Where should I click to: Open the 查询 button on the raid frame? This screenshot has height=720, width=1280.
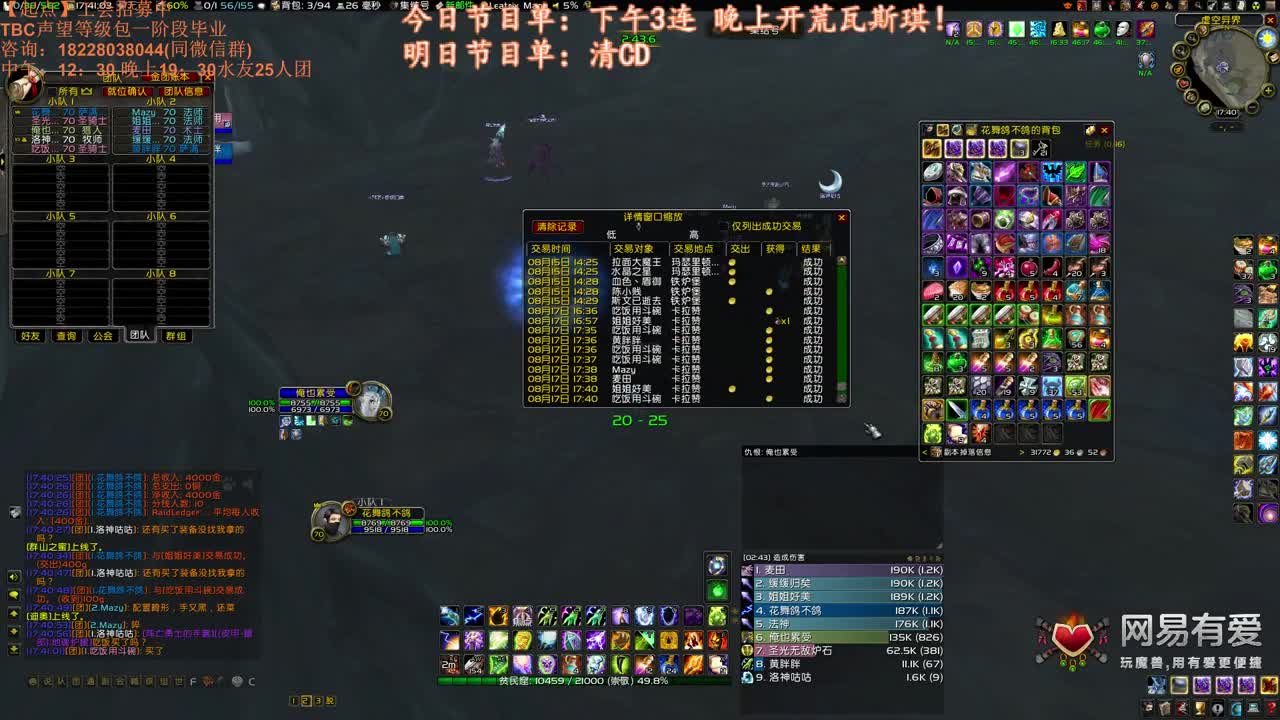click(x=66, y=335)
